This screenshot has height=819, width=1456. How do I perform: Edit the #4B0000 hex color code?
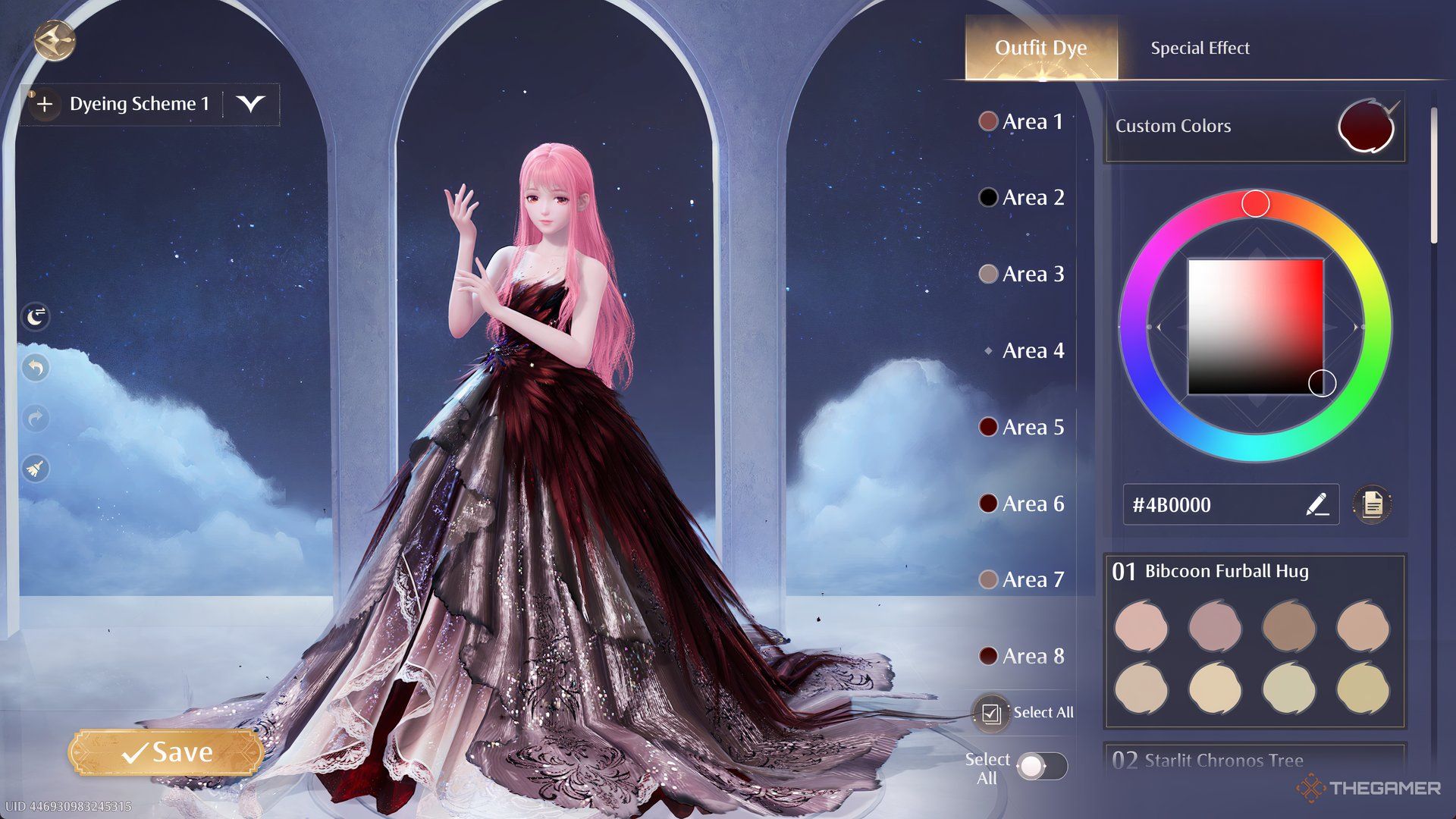click(1317, 504)
